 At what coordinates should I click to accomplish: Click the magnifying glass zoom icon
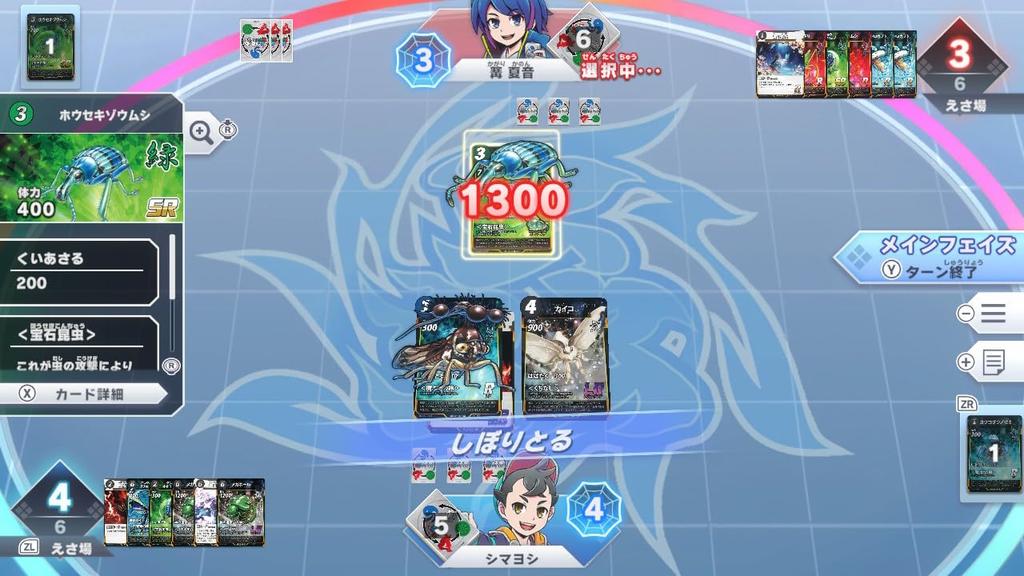(201, 133)
